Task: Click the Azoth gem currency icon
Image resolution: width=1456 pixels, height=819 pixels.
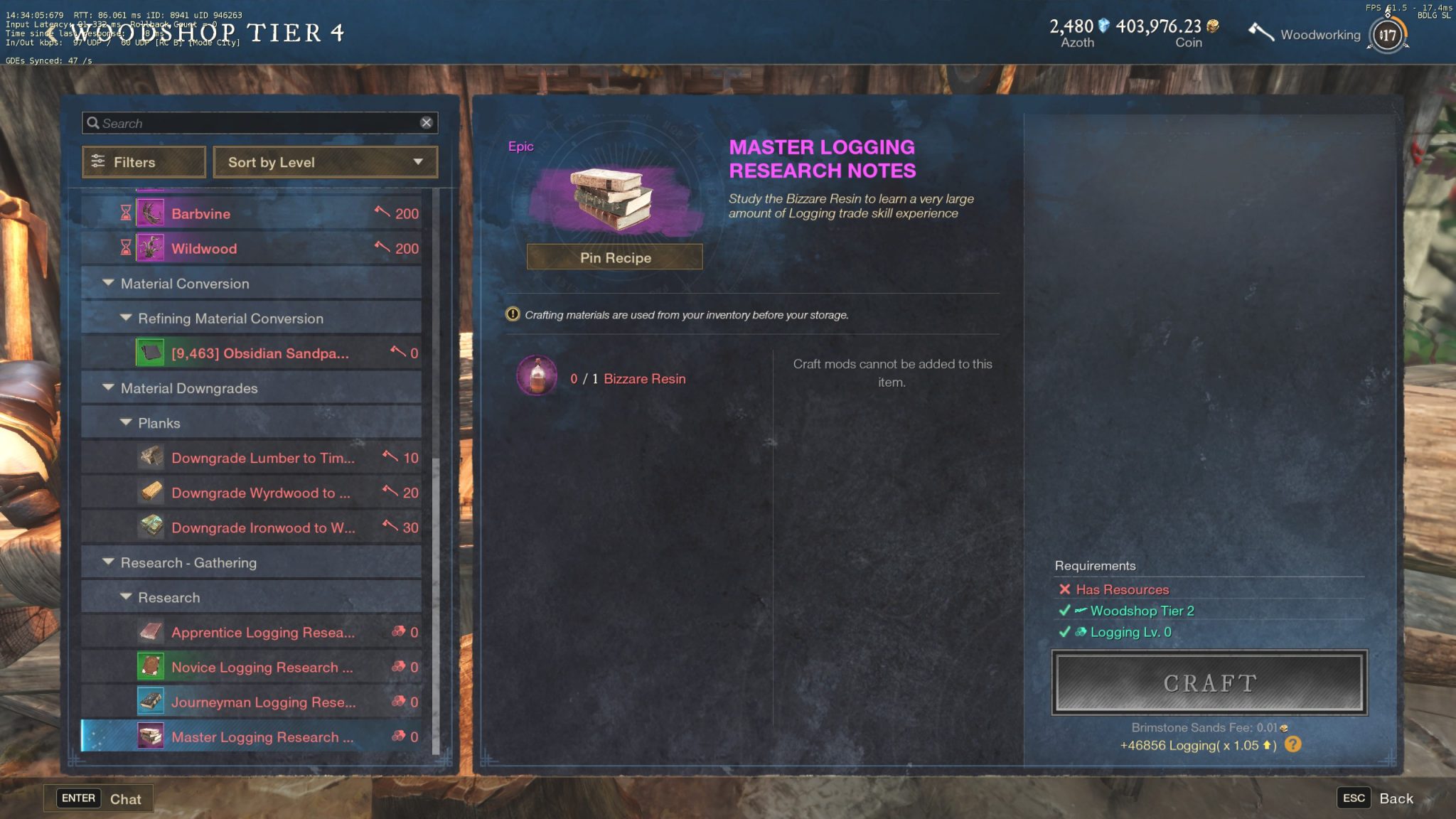Action: point(1103,25)
